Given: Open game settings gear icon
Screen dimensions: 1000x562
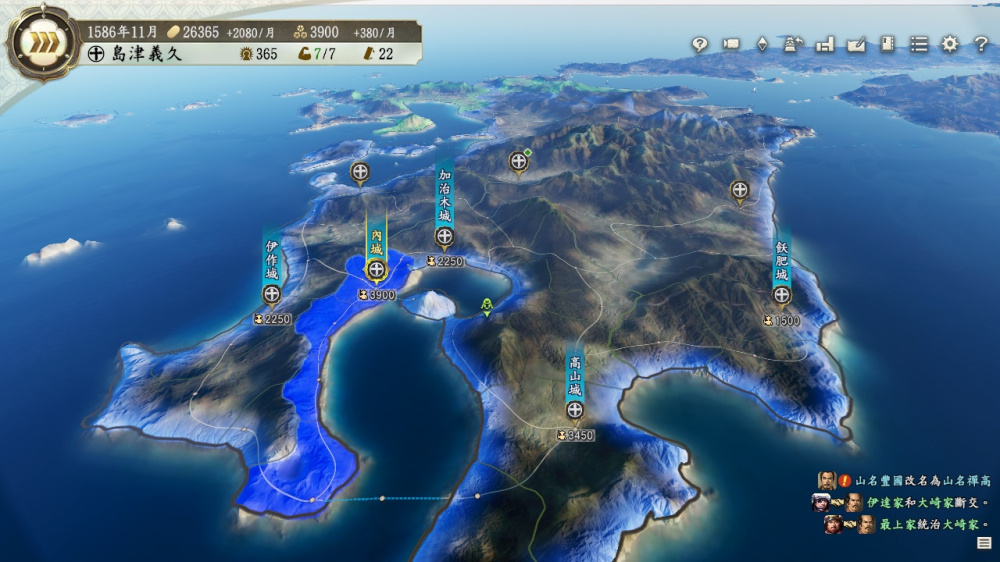Looking at the screenshot, I should [950, 44].
